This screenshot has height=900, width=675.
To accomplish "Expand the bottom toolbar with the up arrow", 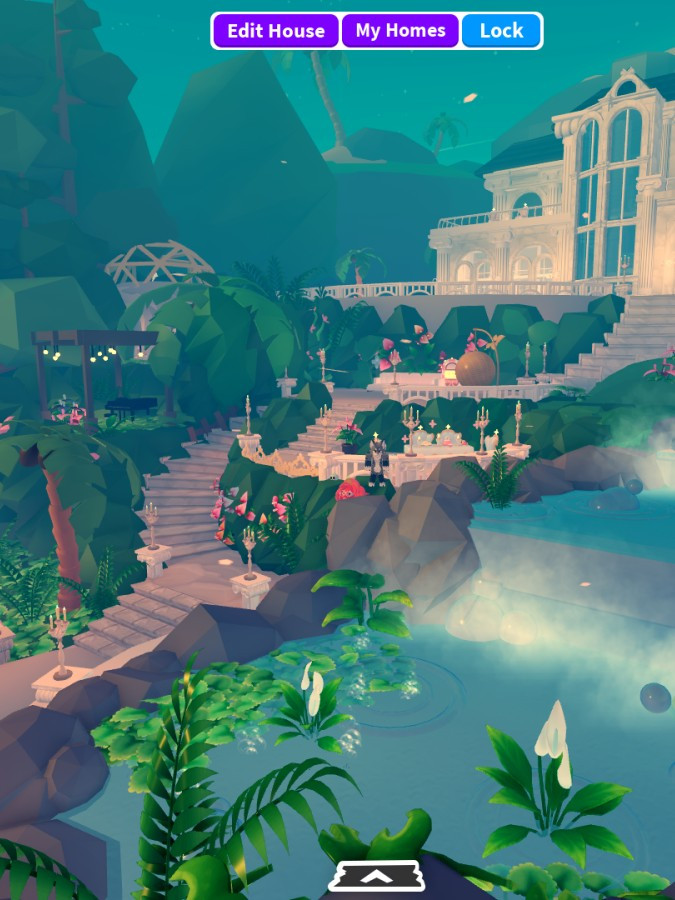I will [x=377, y=876].
